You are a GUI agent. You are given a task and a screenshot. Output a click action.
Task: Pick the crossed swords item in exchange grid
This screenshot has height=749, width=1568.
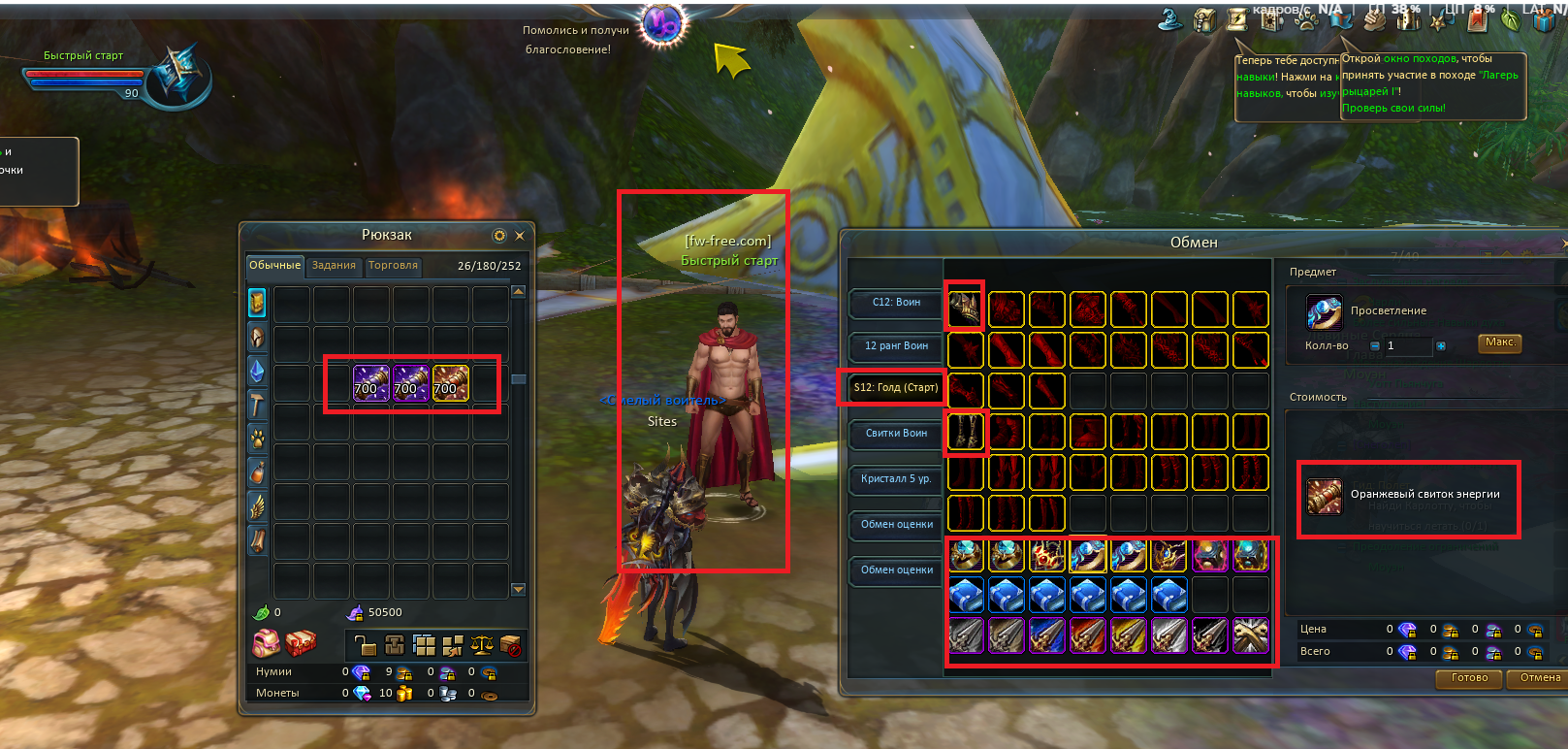(1251, 635)
